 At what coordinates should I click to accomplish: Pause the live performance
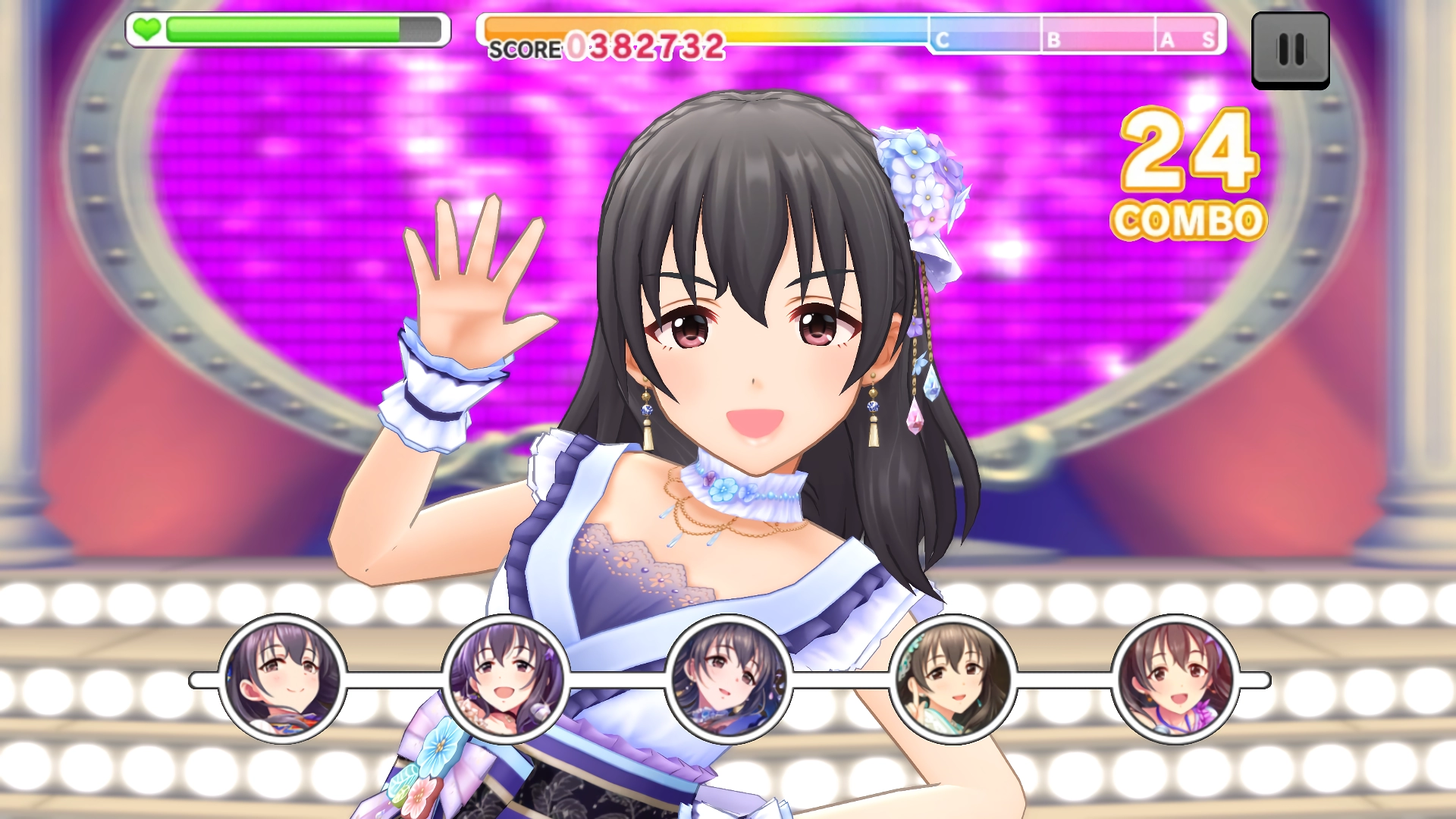[x=1290, y=50]
